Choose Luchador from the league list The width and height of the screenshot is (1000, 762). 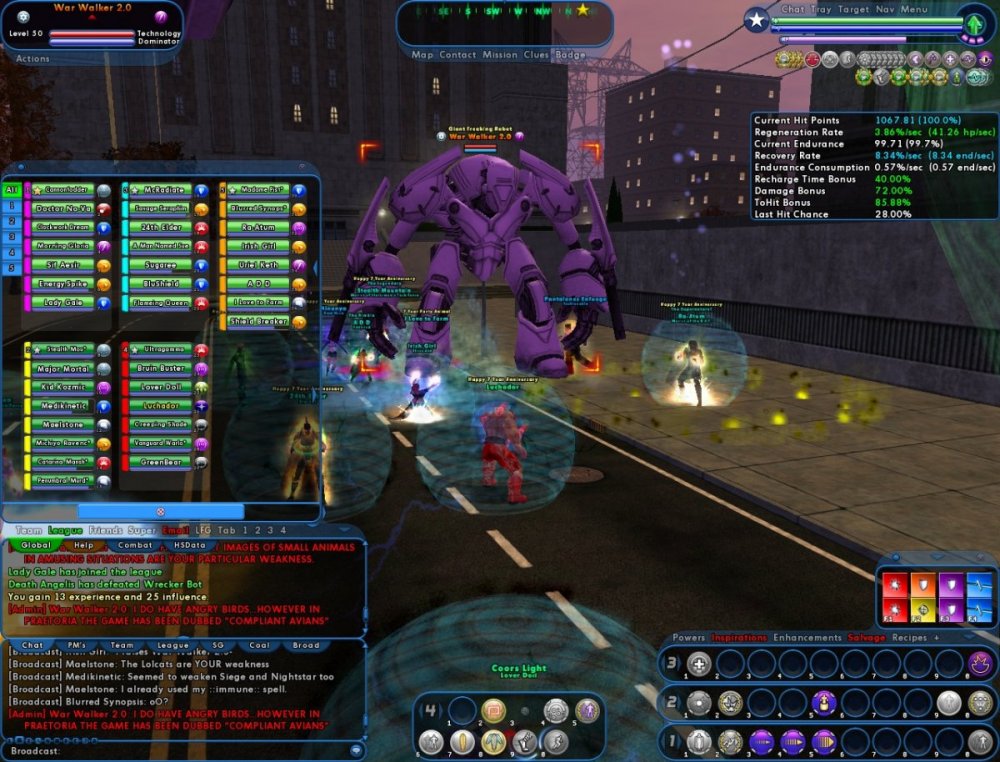coord(158,407)
